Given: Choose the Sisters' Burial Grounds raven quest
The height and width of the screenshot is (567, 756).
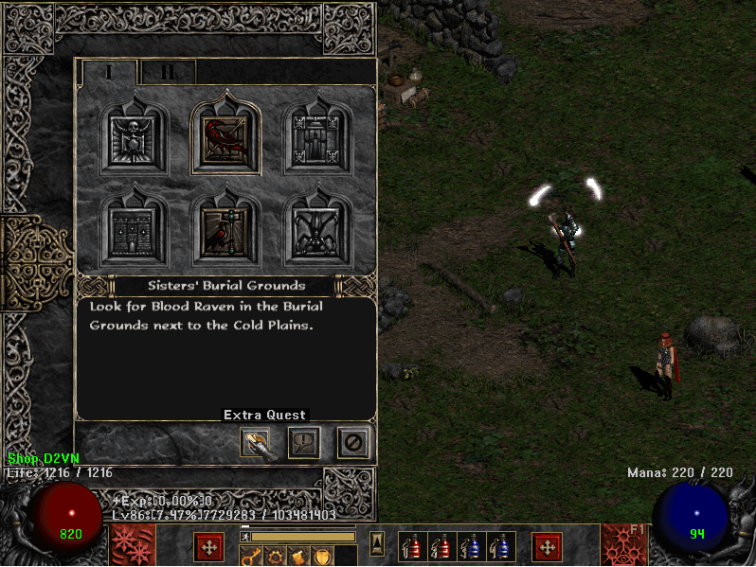Looking at the screenshot, I should [226, 137].
